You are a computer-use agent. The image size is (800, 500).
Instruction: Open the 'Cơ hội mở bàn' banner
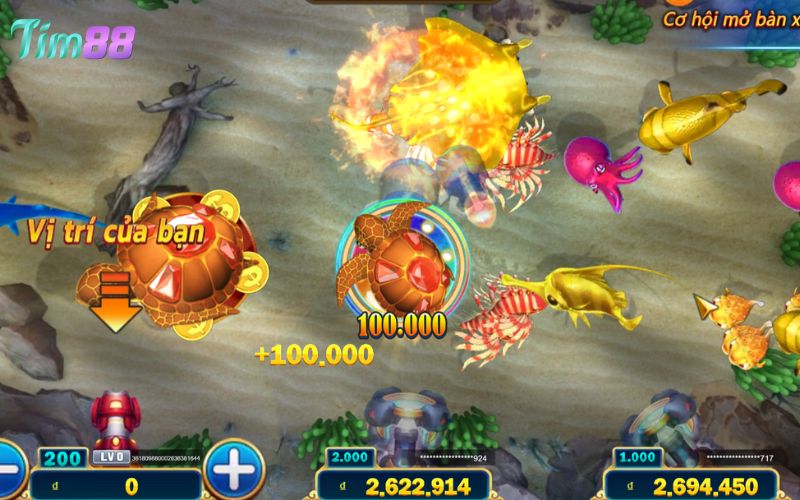tap(730, 18)
